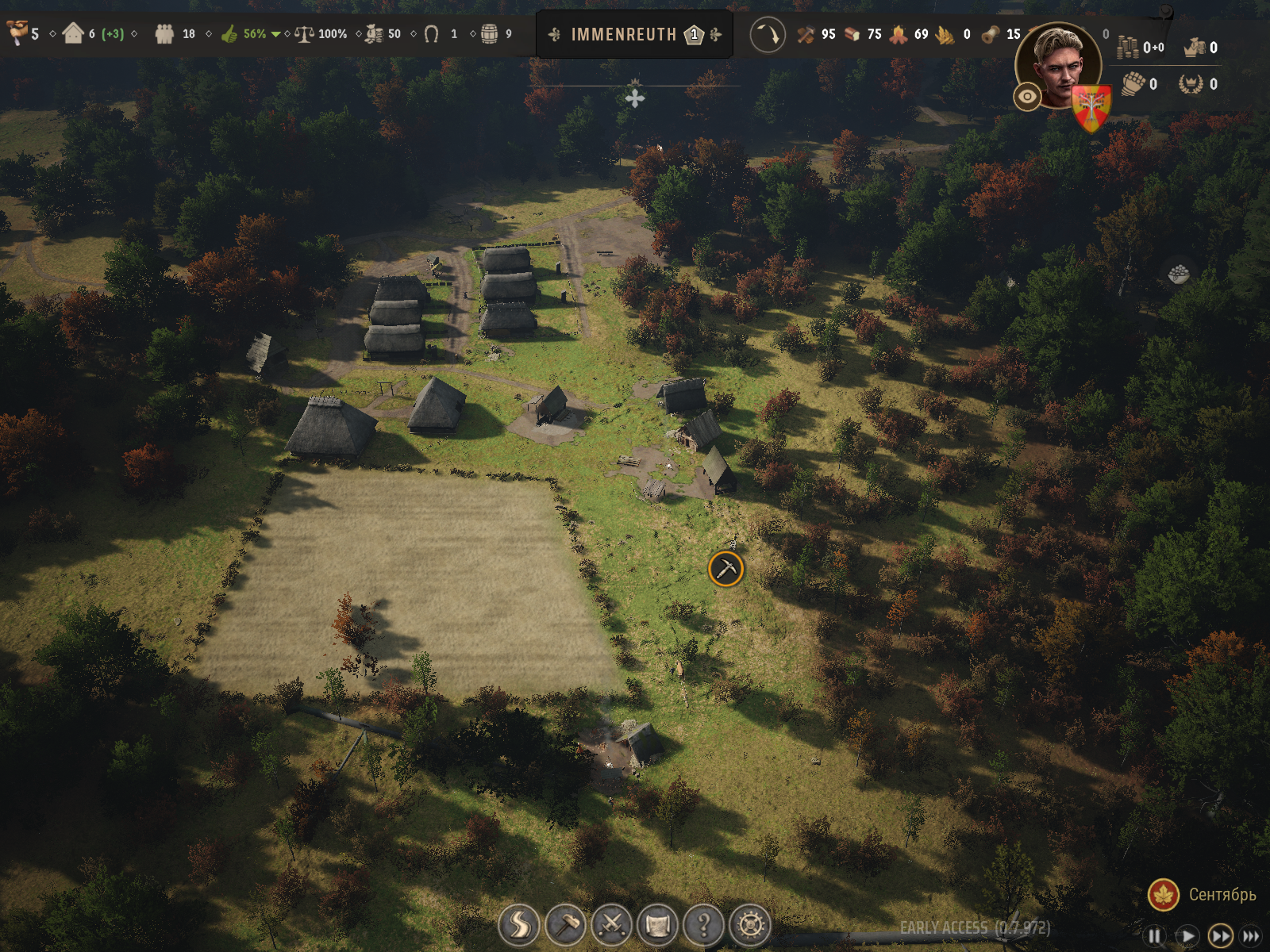Click the coat of arms shield
Viewport: 1270px width, 952px height.
(x=1092, y=108)
